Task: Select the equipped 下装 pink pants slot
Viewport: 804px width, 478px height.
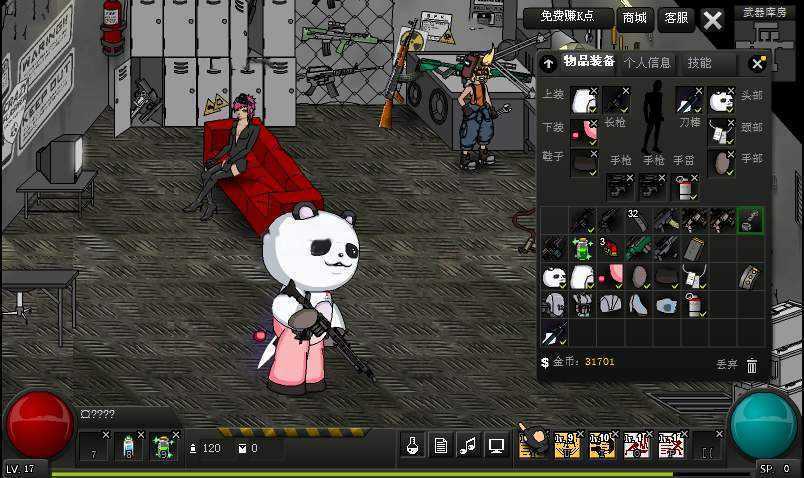Action: (583, 131)
